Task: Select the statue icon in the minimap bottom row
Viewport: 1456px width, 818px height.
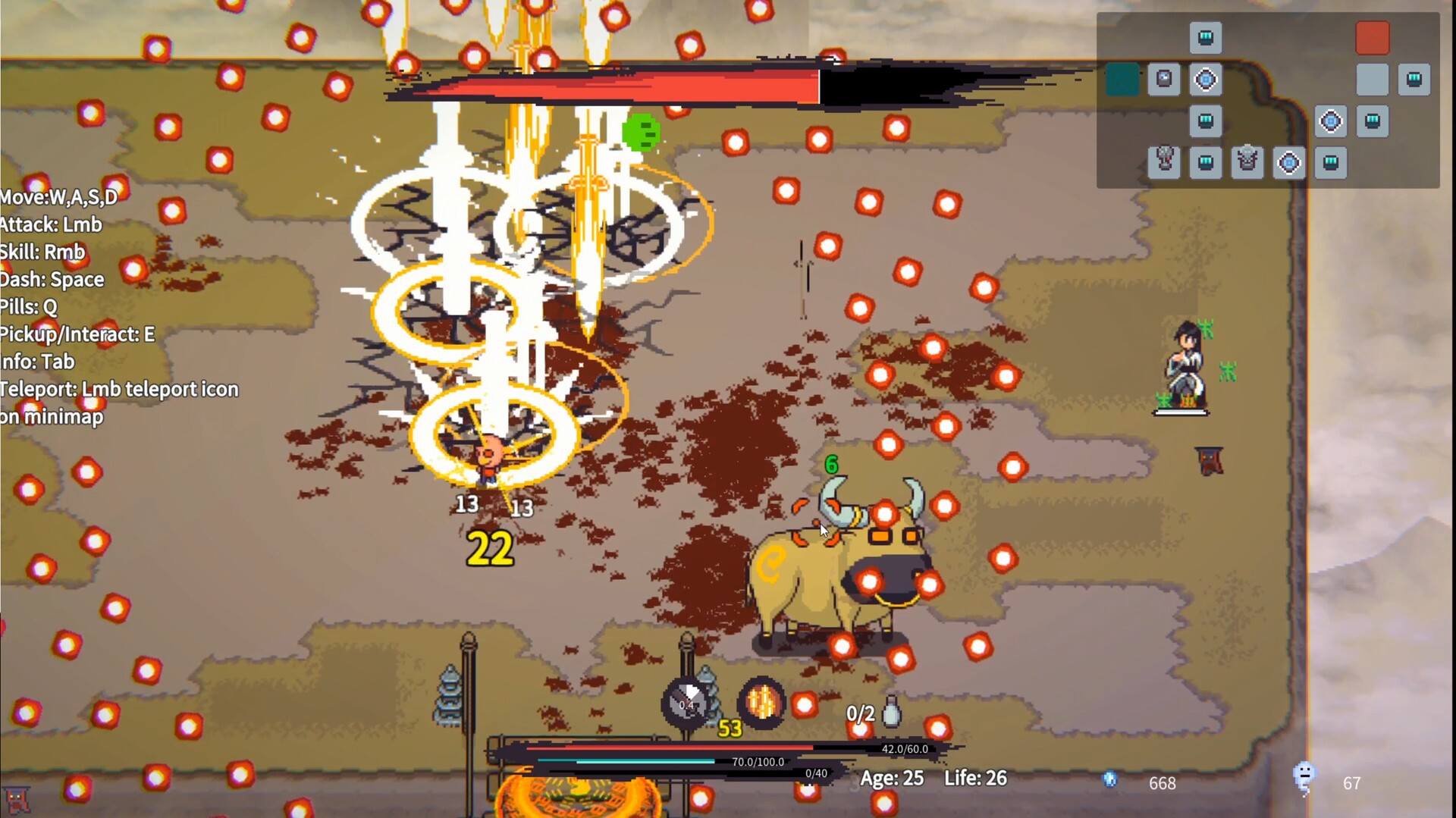Action: (x=1247, y=162)
